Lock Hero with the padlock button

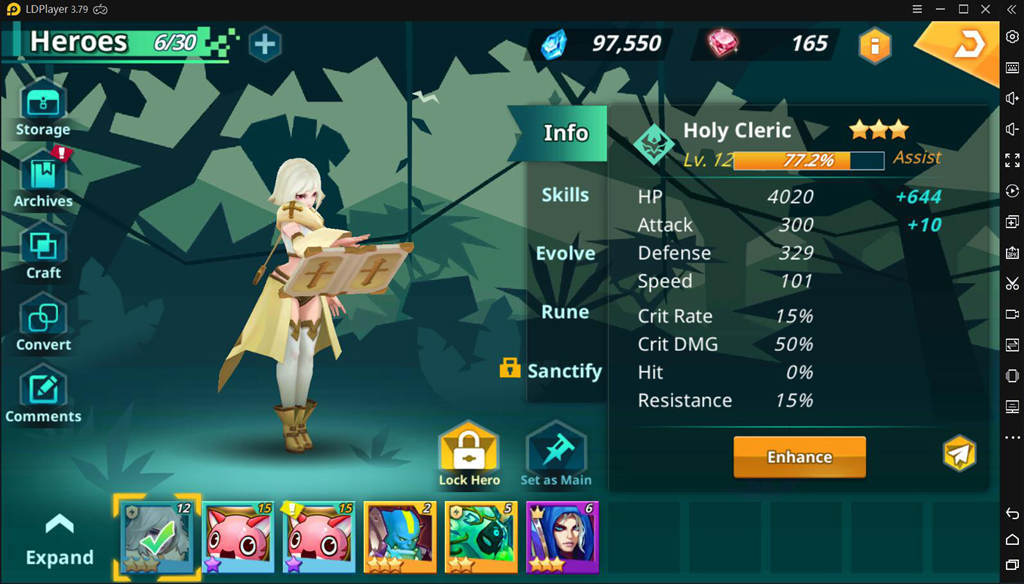(469, 455)
